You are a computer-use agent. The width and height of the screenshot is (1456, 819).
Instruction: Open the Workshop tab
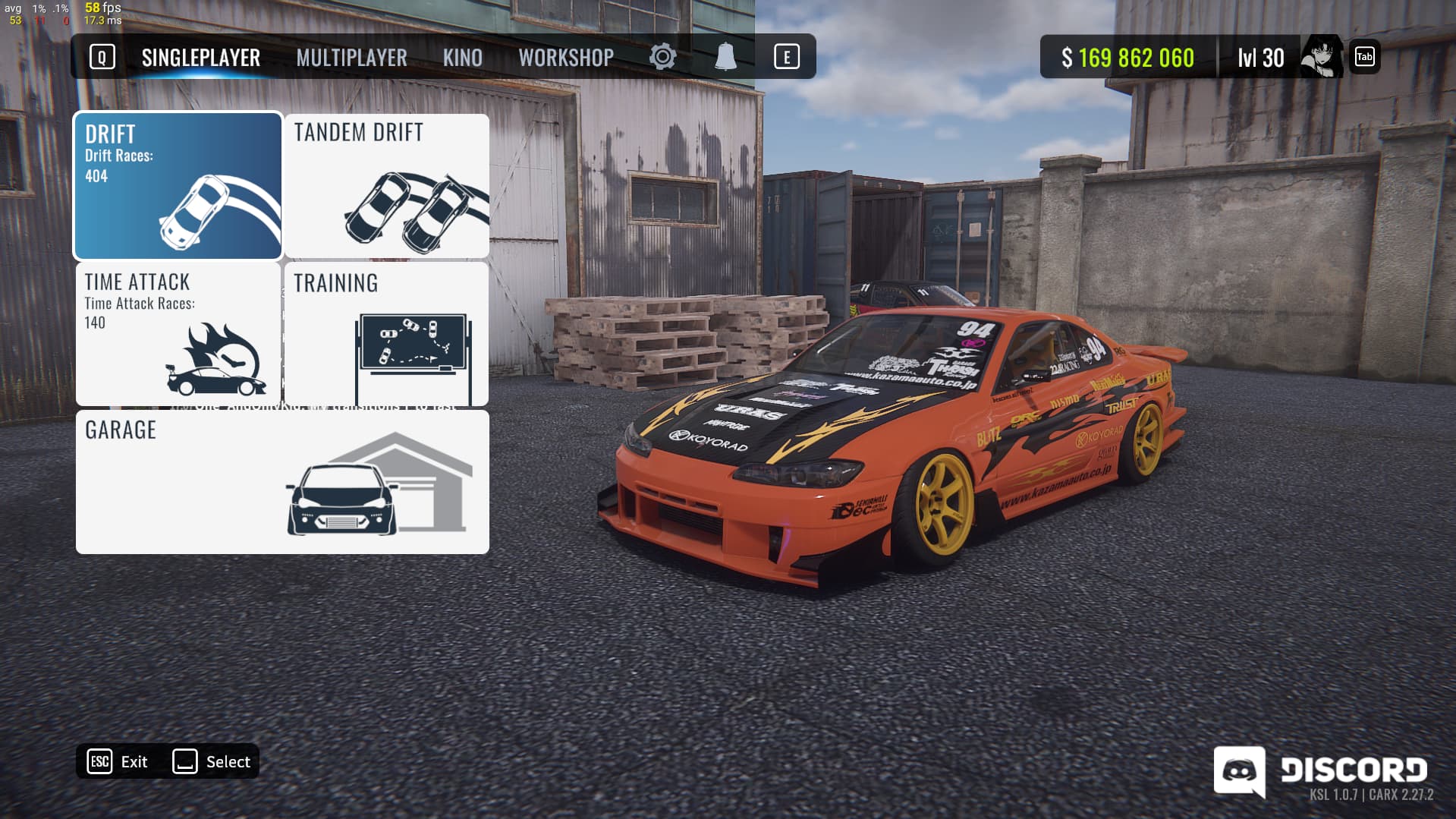point(566,58)
